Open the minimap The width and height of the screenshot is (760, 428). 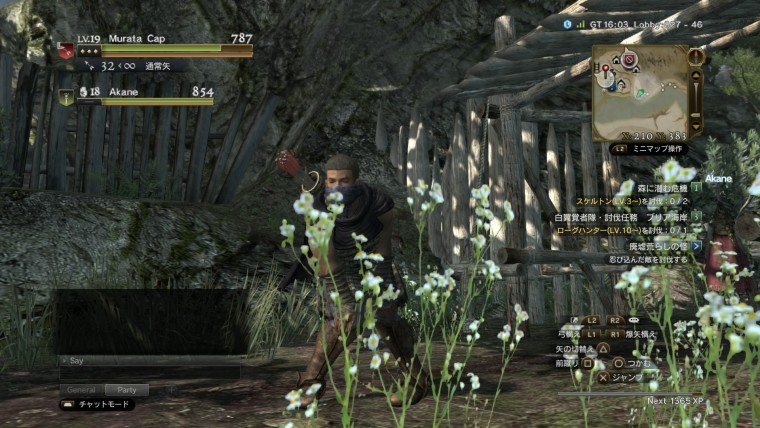[640, 91]
